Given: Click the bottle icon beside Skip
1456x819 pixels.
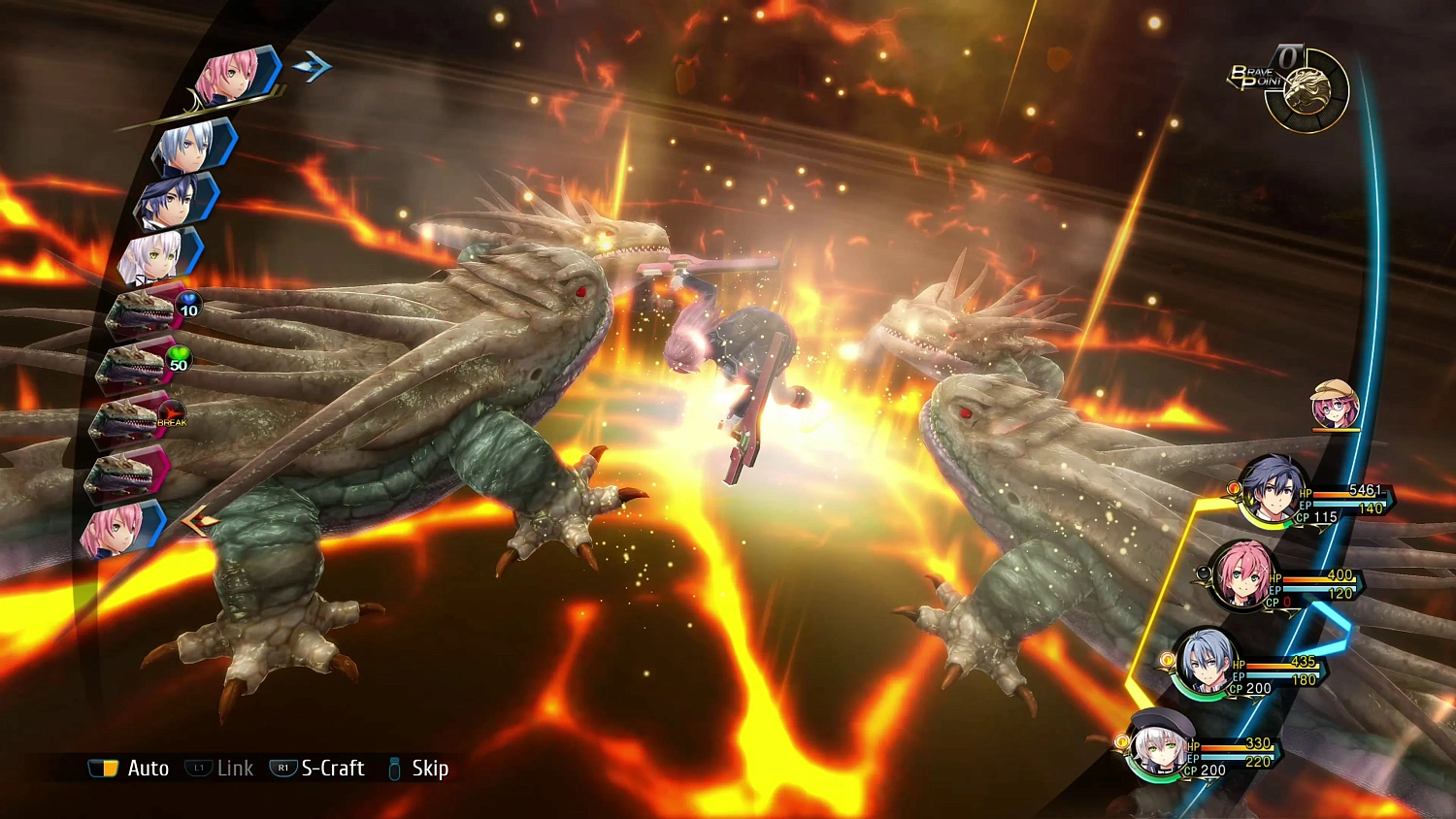Looking at the screenshot, I should click(x=392, y=769).
